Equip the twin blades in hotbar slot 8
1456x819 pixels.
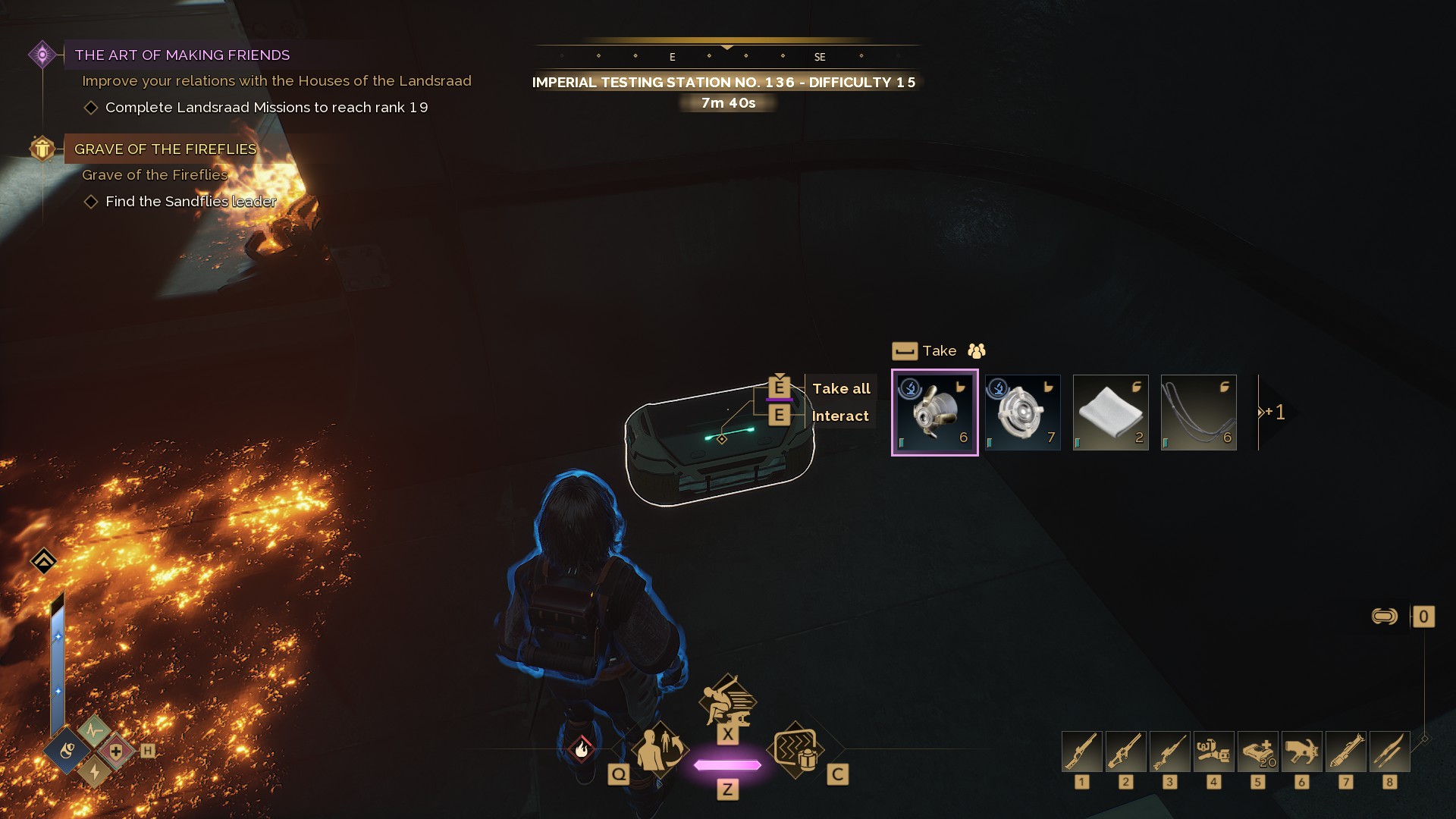click(x=1389, y=752)
